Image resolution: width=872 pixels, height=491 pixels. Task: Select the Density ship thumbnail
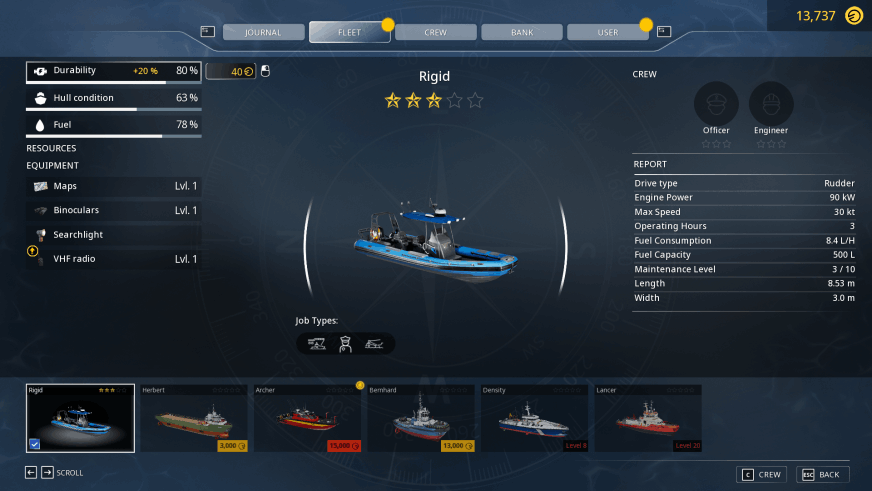[x=534, y=418]
